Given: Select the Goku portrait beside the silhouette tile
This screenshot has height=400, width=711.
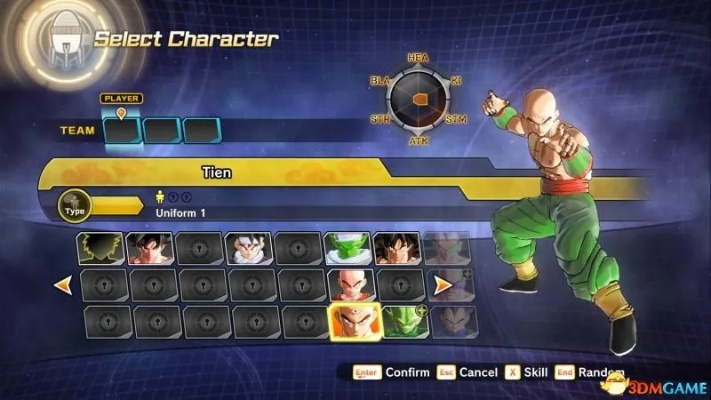Looking at the screenshot, I should pyautogui.click(x=150, y=248).
